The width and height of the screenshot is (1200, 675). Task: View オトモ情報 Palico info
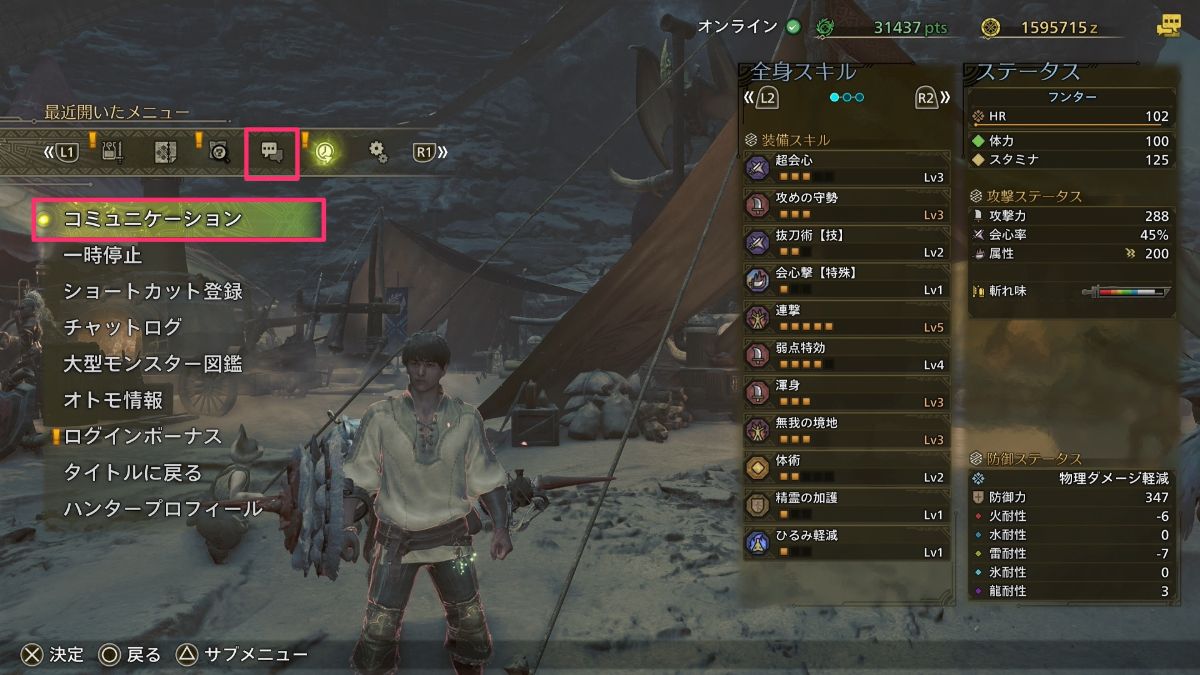[x=113, y=401]
